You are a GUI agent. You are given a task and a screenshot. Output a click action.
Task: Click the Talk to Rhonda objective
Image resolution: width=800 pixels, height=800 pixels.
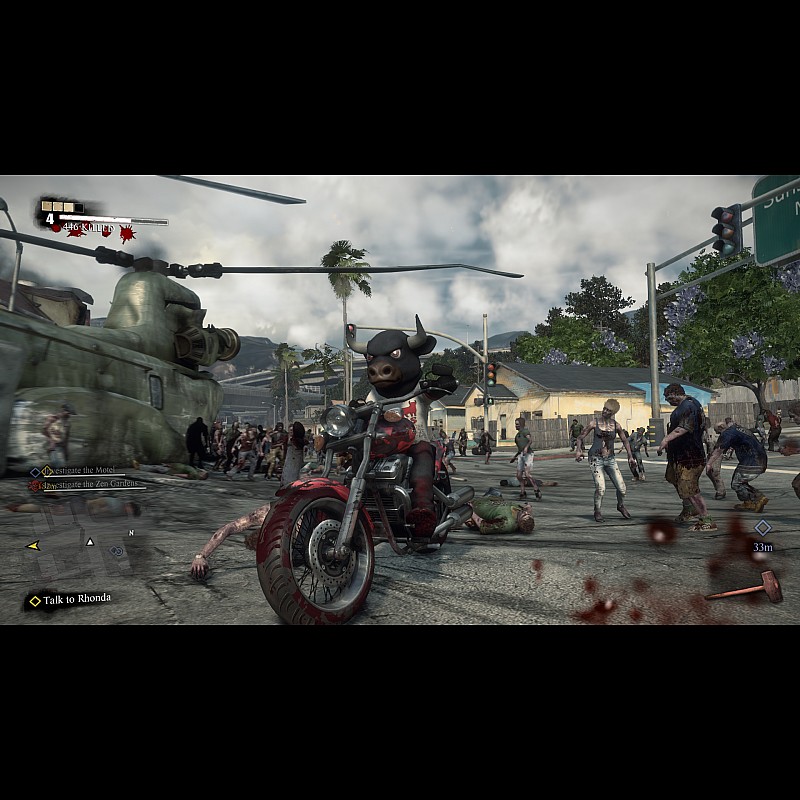70,599
